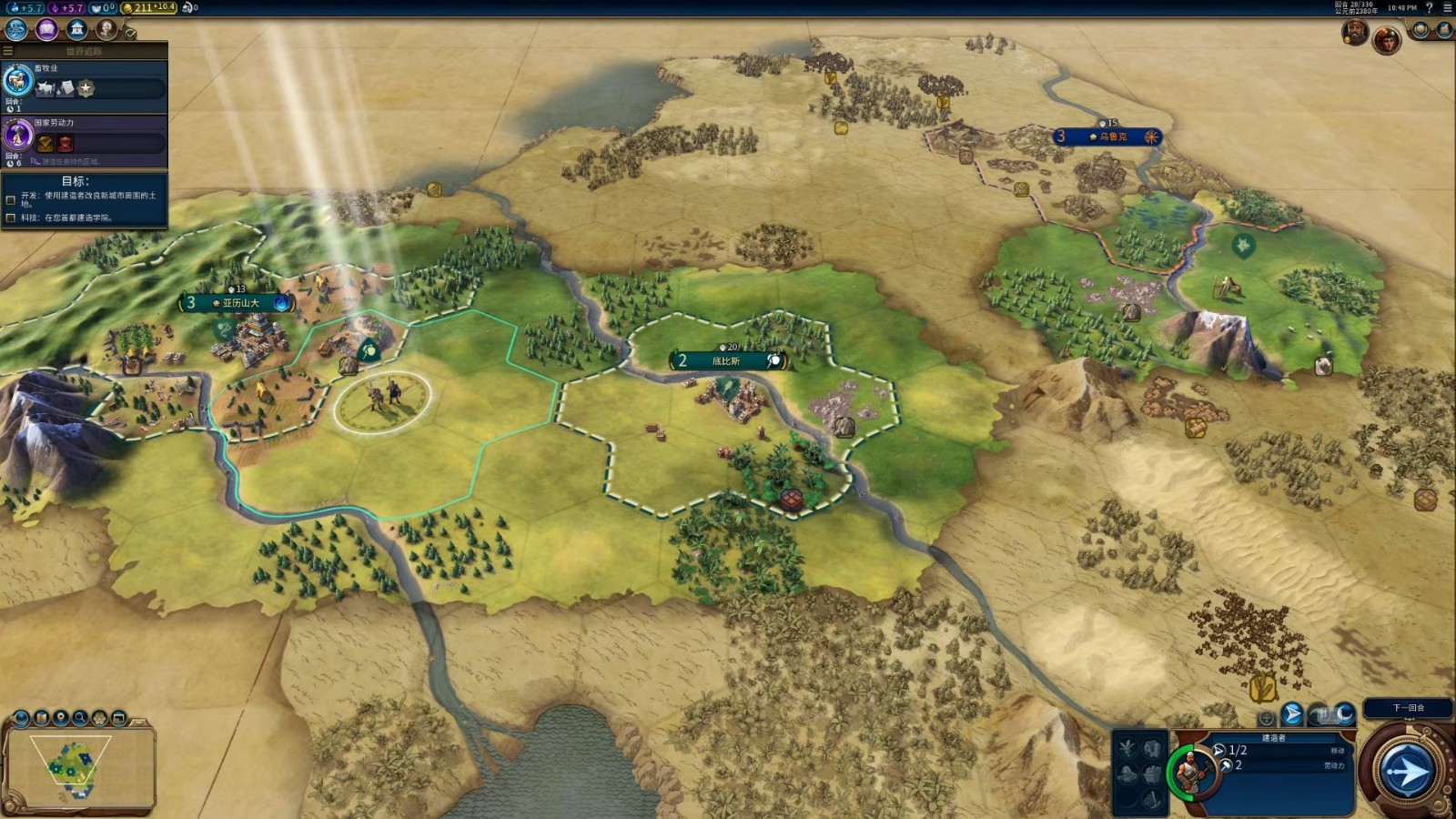The image size is (1456, 819).
Task: Open the game menu hamburger icon
Action: (1447, 8)
